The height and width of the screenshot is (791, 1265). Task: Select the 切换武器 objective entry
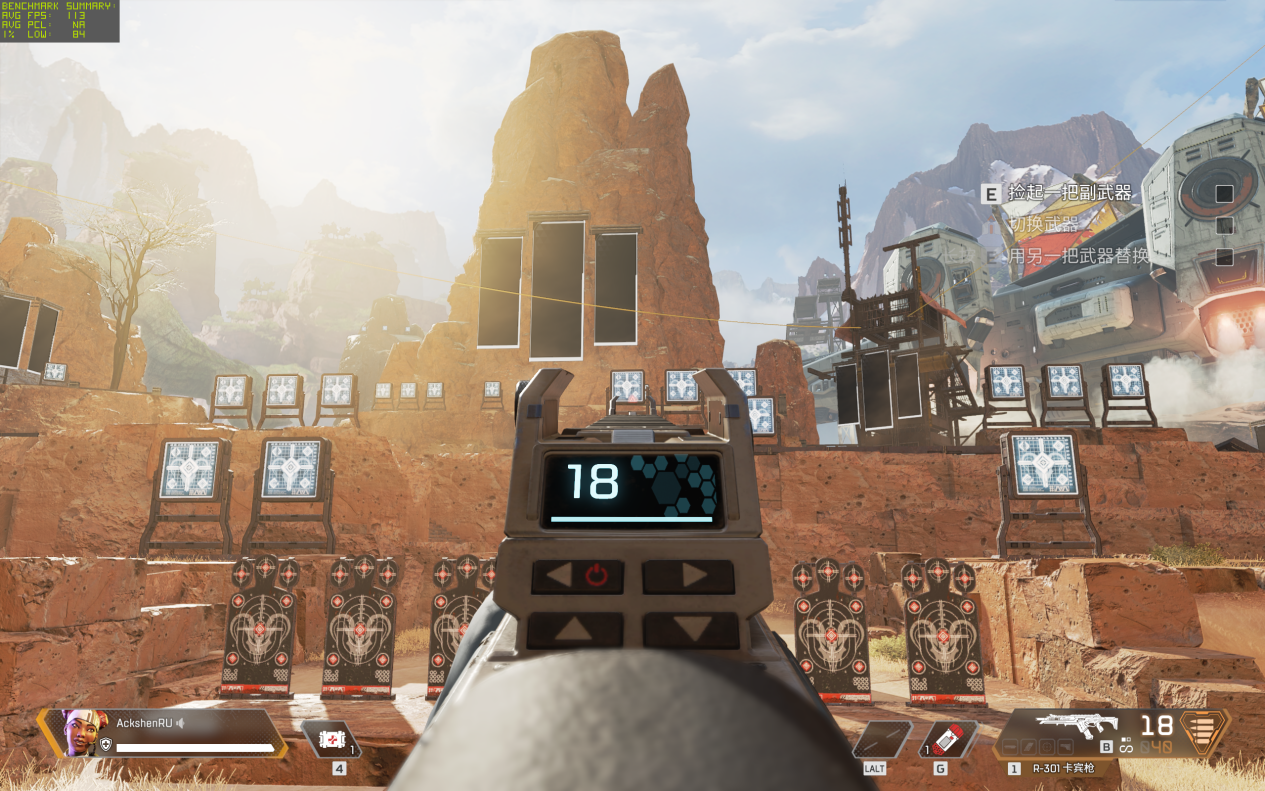[x=1044, y=225]
